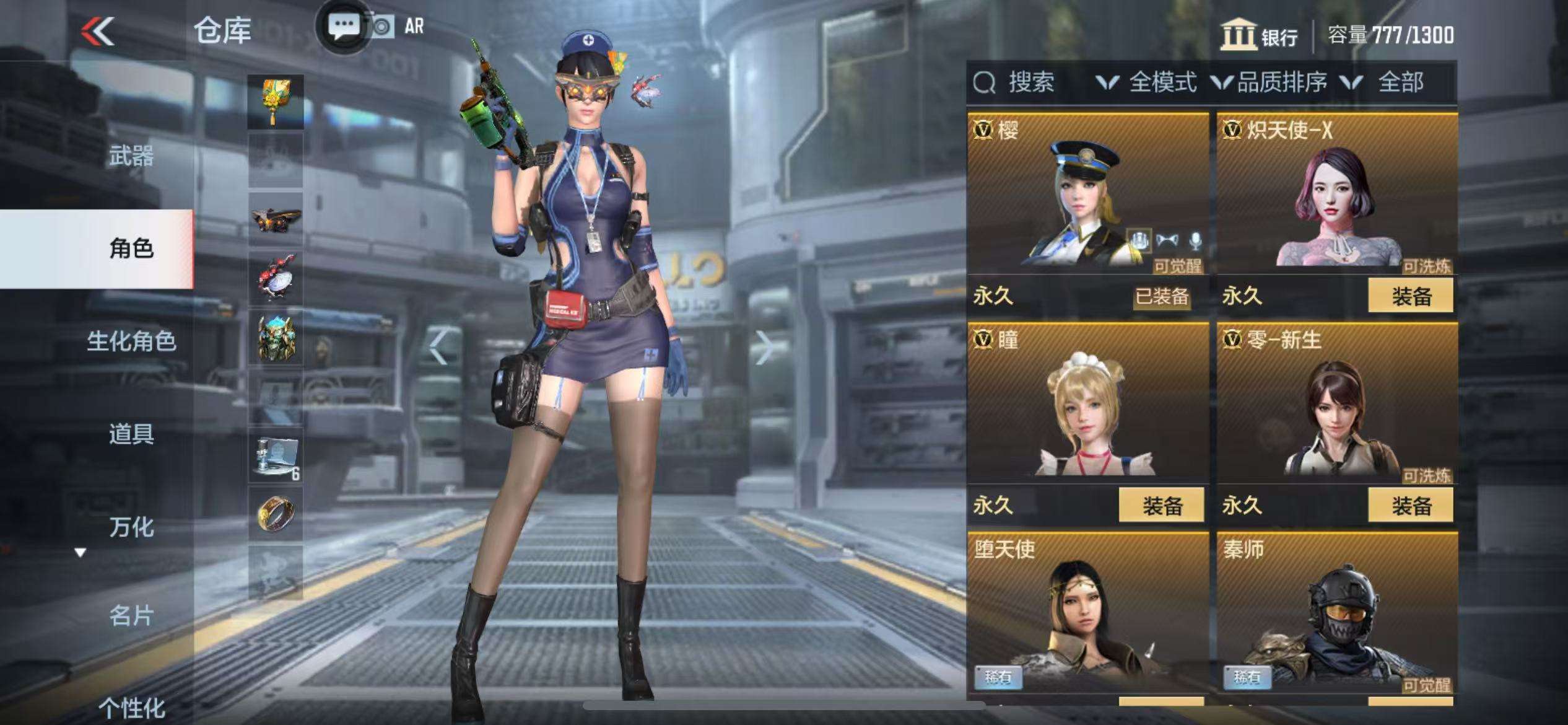Screen dimensions: 1568x725
Task: Open the 品质排序 sorting dropdown
Action: (x=1270, y=82)
